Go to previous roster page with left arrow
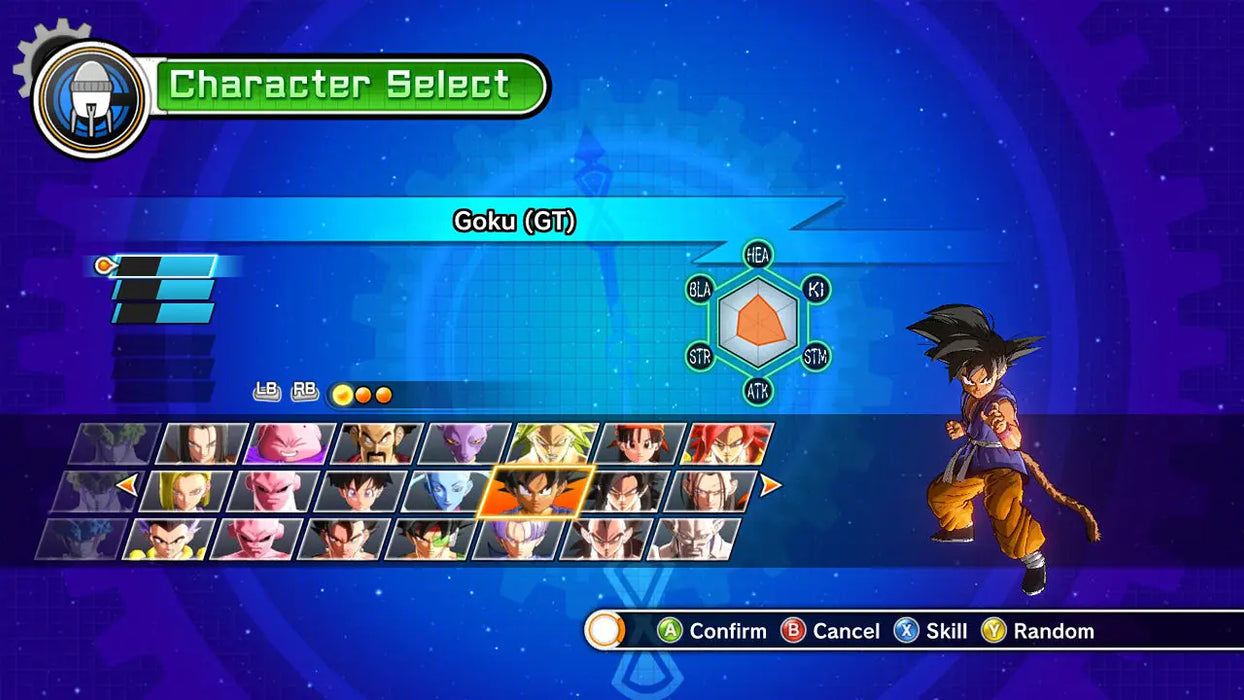 pos(127,486)
